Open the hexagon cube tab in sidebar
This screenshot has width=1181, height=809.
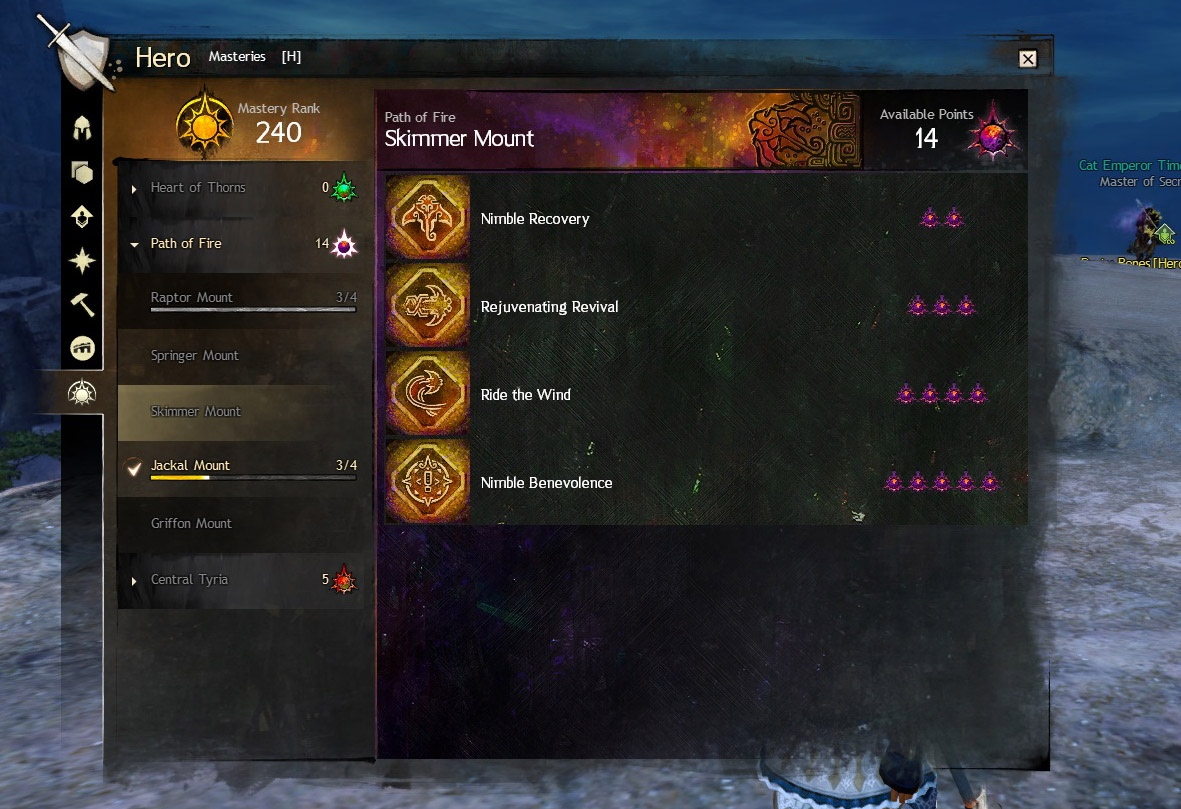(x=82, y=172)
